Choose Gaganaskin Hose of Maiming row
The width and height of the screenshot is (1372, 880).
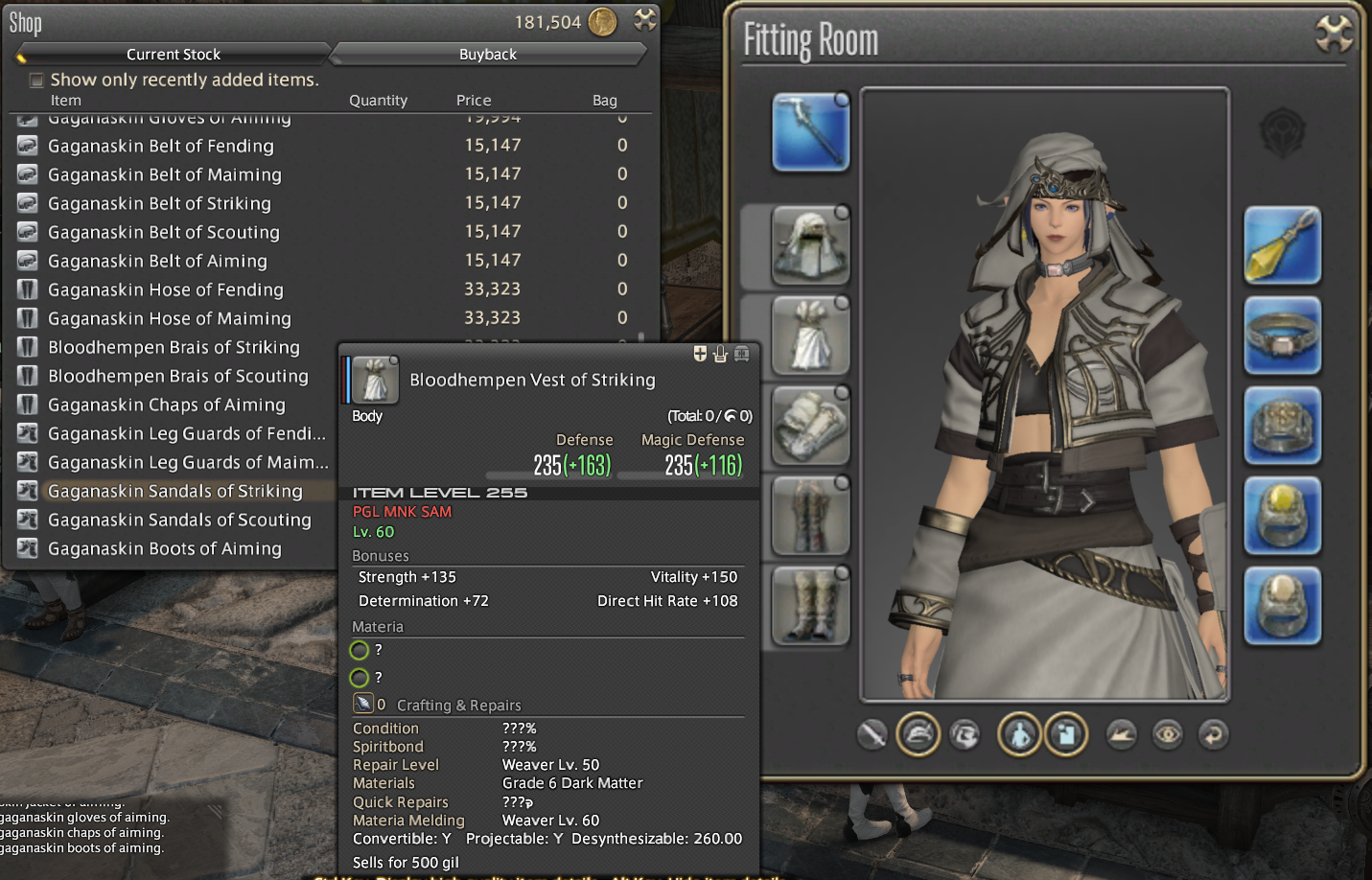point(170,318)
